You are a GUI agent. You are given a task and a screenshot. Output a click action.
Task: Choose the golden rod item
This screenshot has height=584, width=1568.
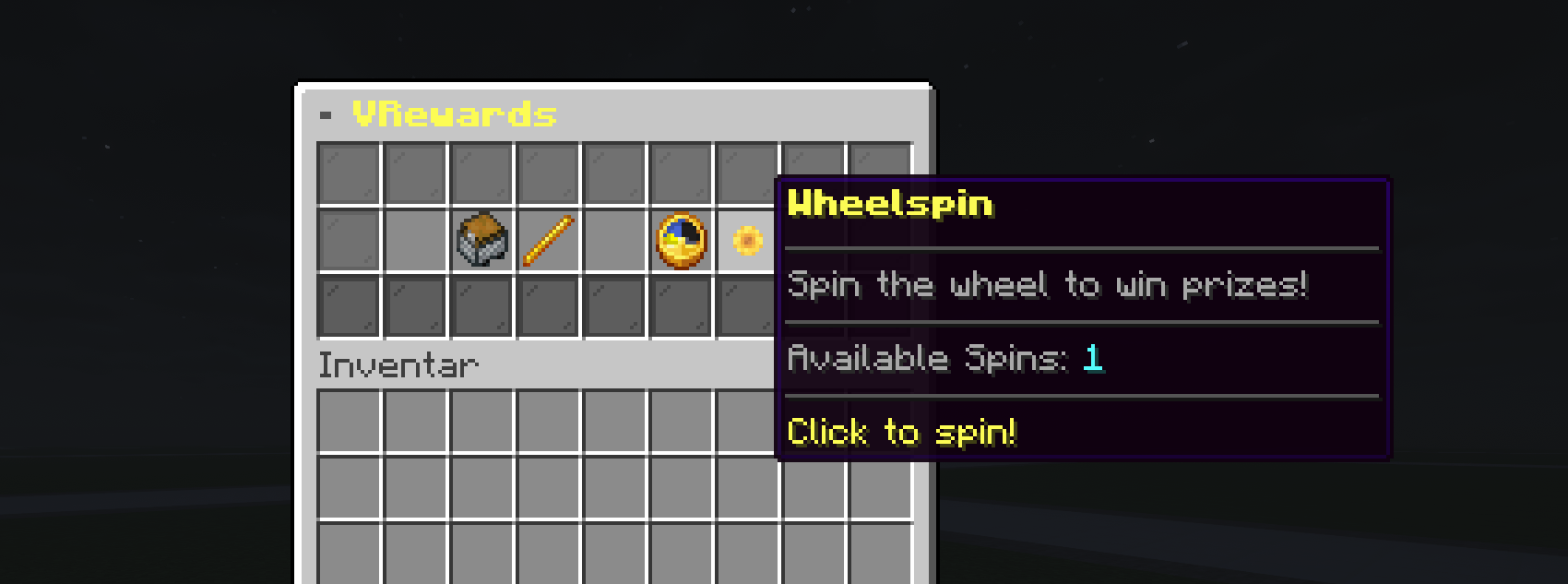[549, 241]
